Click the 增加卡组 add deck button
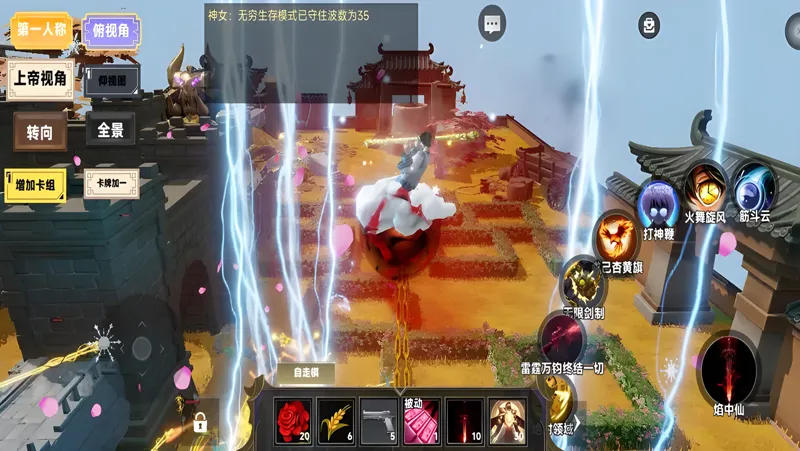 click(x=36, y=184)
